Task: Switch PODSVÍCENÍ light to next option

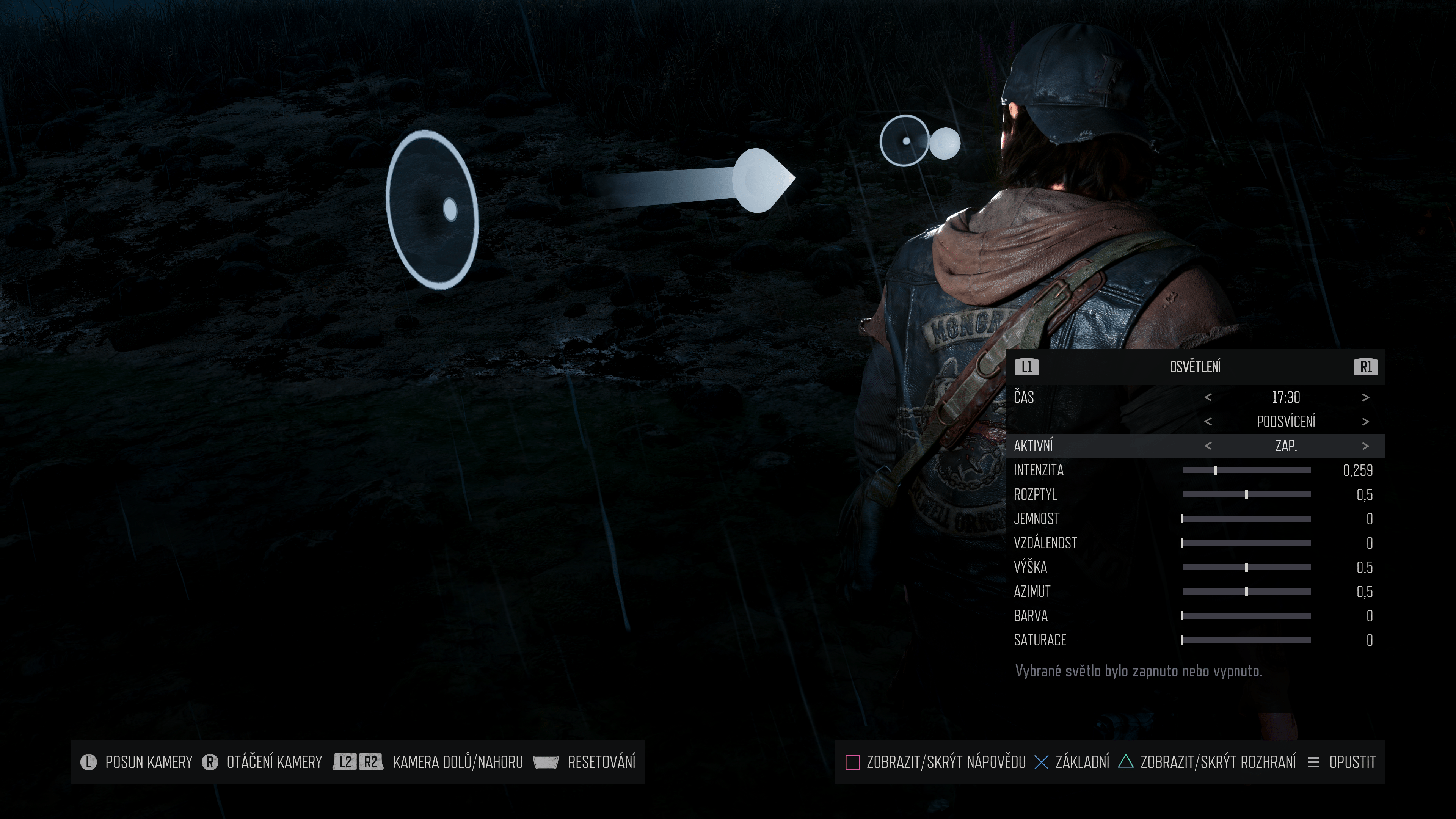Action: tap(1365, 422)
